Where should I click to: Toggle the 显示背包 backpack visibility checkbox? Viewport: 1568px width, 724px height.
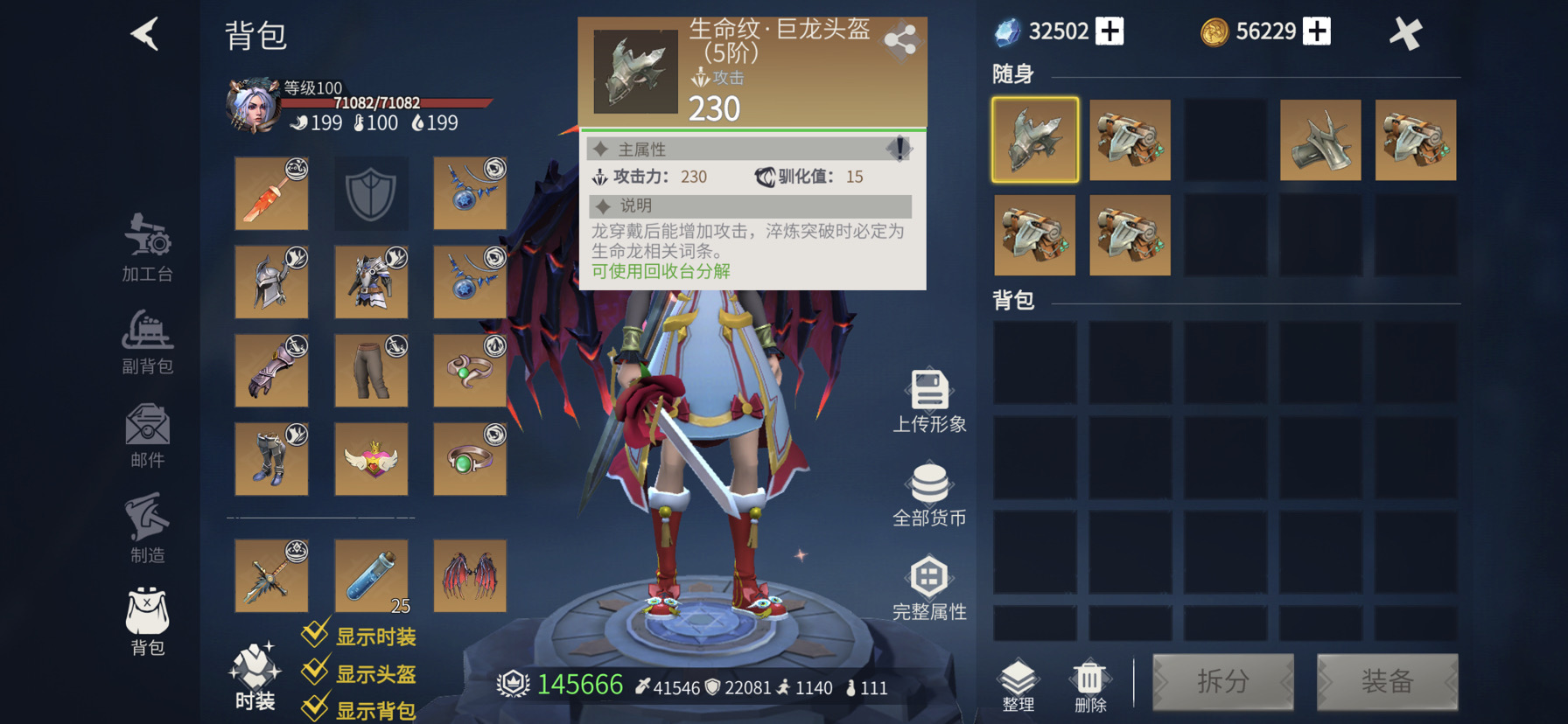[x=315, y=708]
